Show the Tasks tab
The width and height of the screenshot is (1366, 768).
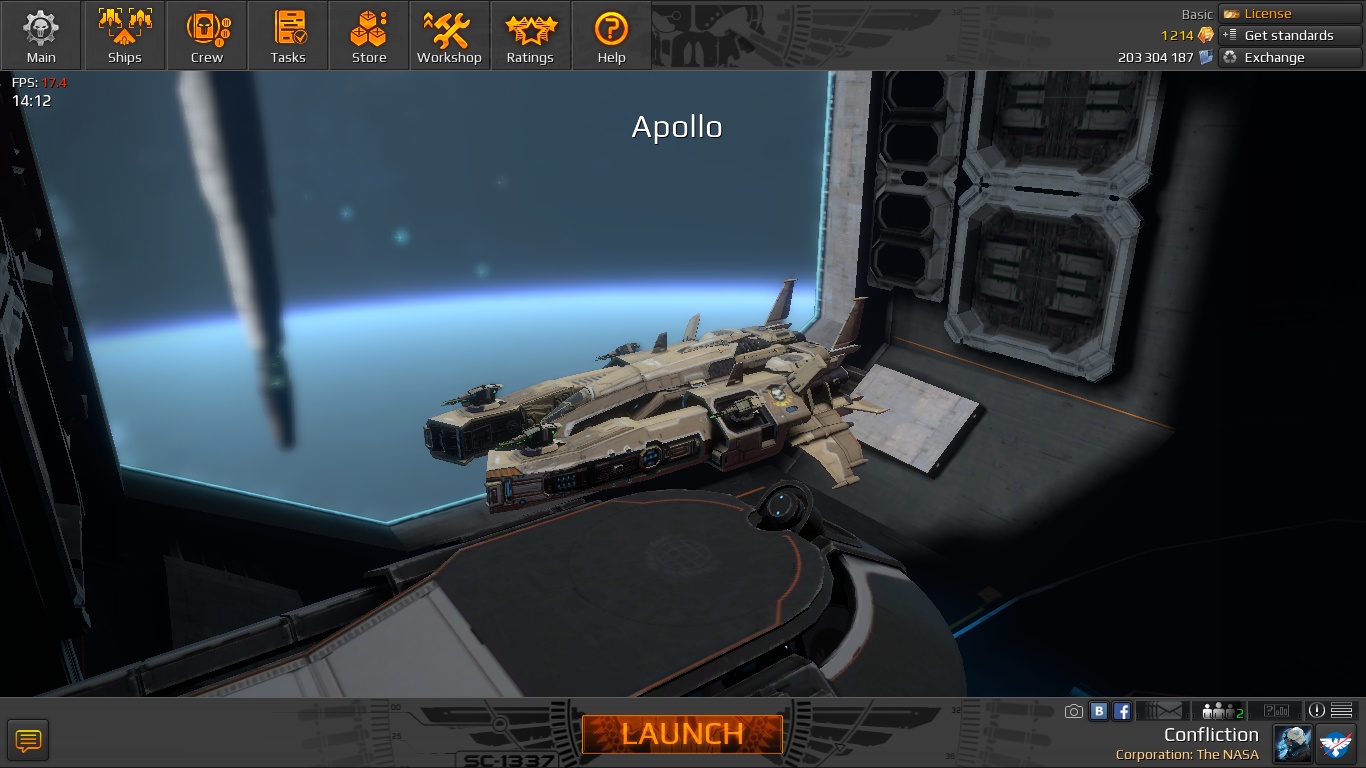tap(288, 36)
